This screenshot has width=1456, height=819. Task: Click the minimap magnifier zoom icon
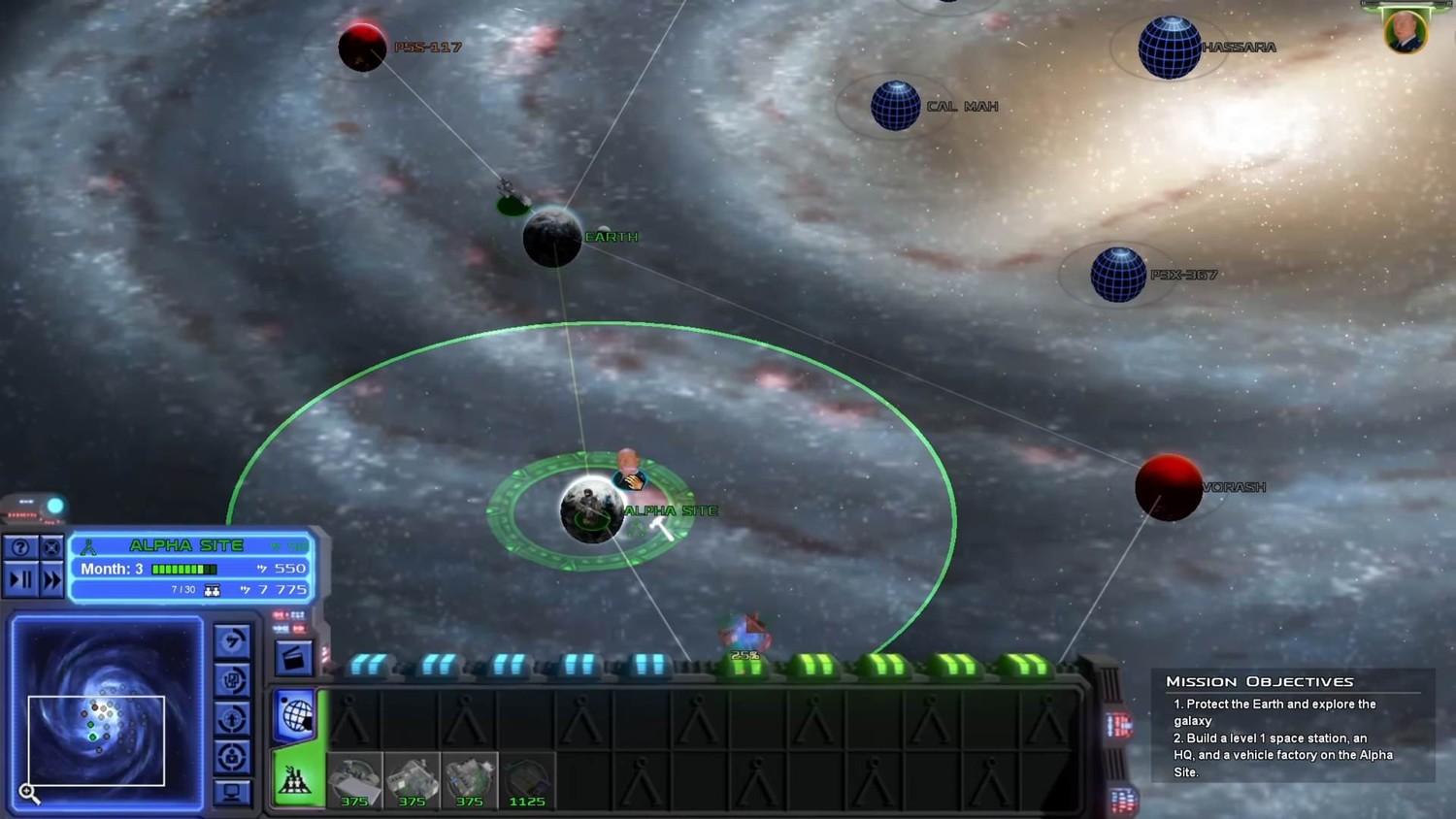[x=29, y=794]
